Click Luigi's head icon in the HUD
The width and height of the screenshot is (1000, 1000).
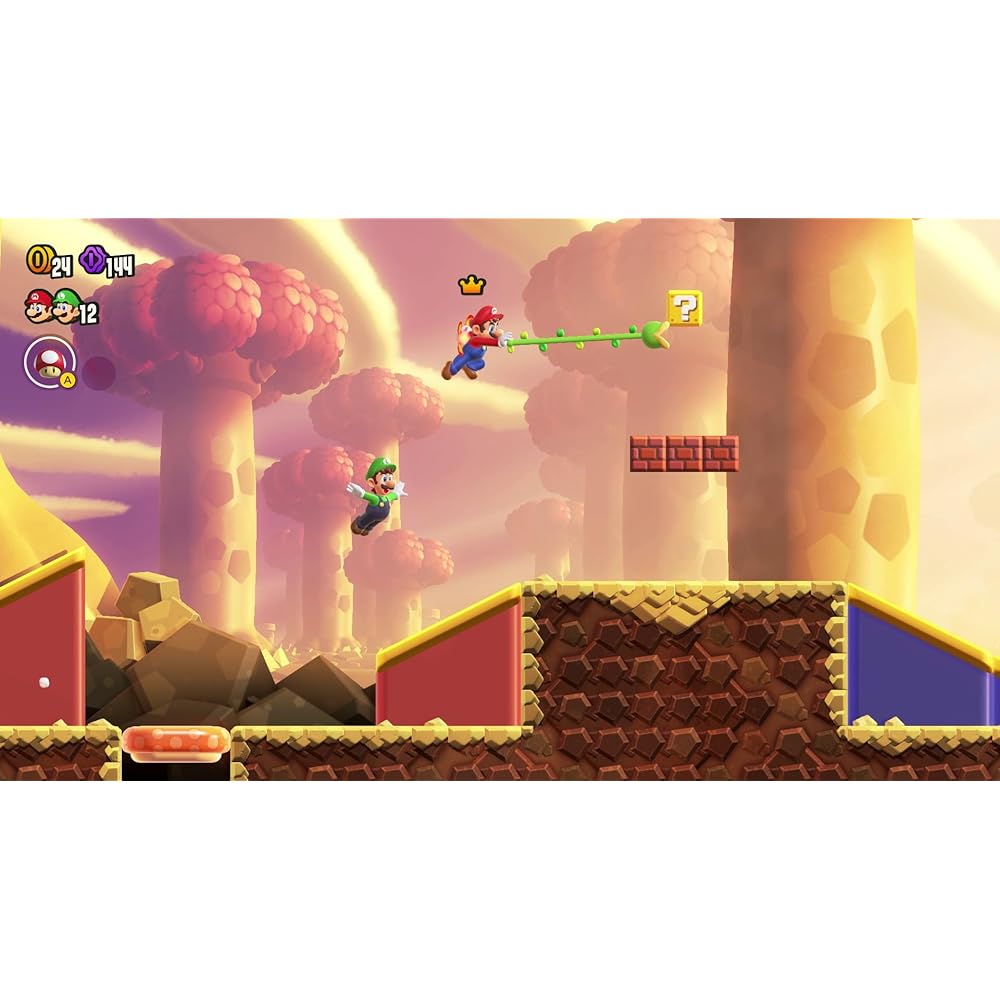click(x=66, y=307)
